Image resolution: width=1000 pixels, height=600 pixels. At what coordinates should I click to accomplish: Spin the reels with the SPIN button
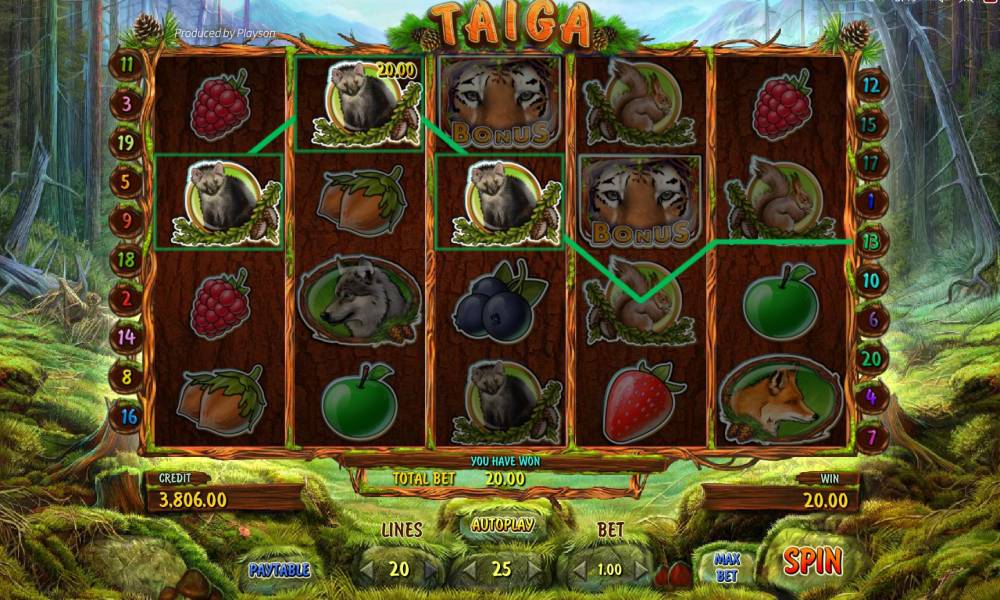811,561
